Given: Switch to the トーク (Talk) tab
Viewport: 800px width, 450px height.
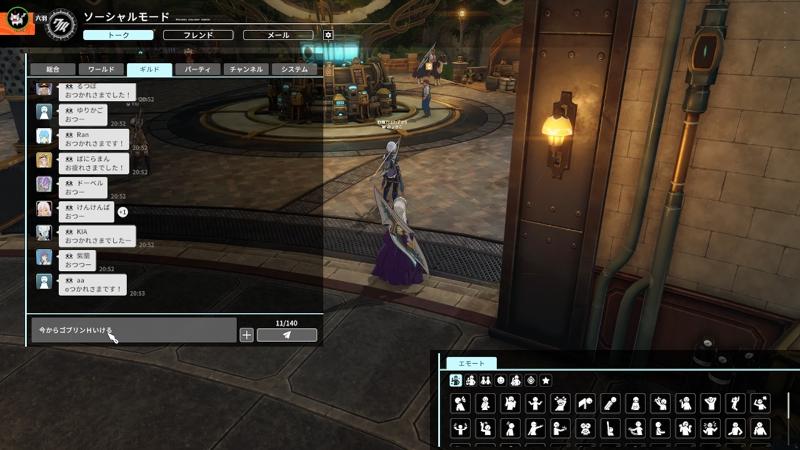Looking at the screenshot, I should (118, 35).
